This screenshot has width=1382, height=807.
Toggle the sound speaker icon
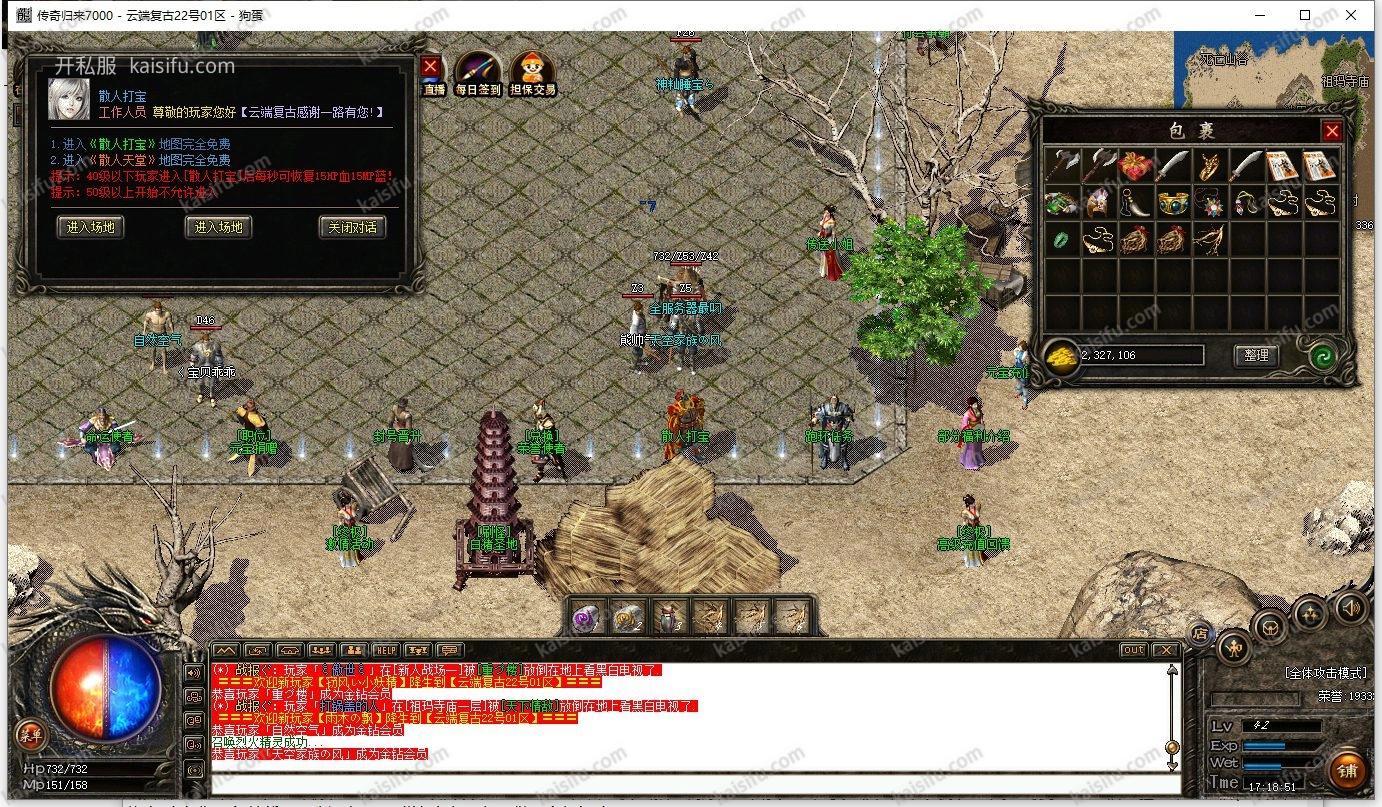point(1351,607)
